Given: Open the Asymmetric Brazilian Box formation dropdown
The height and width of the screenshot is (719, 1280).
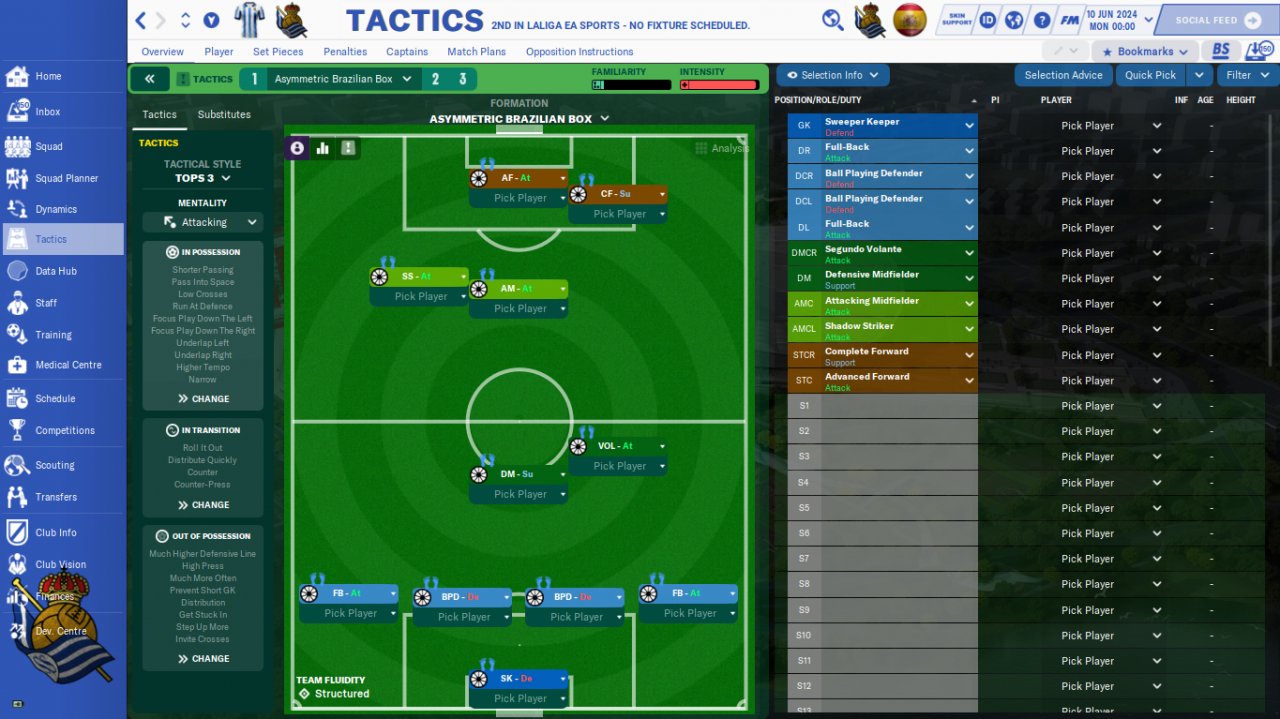Looking at the screenshot, I should pyautogui.click(x=519, y=119).
